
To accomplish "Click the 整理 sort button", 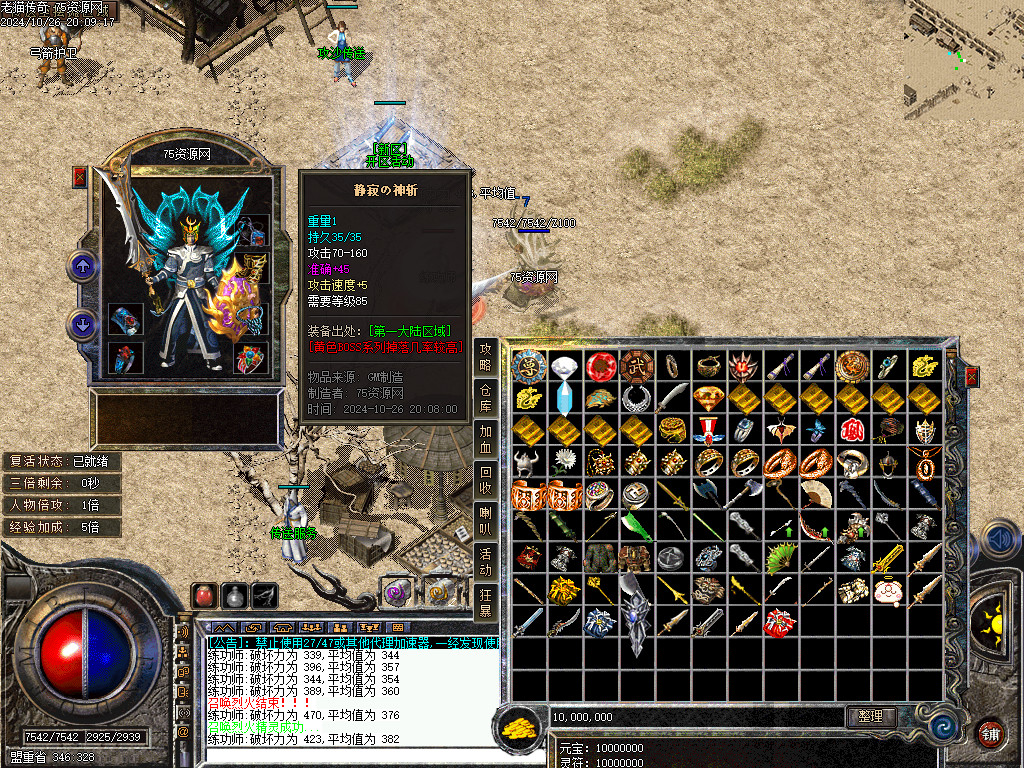I will coord(870,716).
